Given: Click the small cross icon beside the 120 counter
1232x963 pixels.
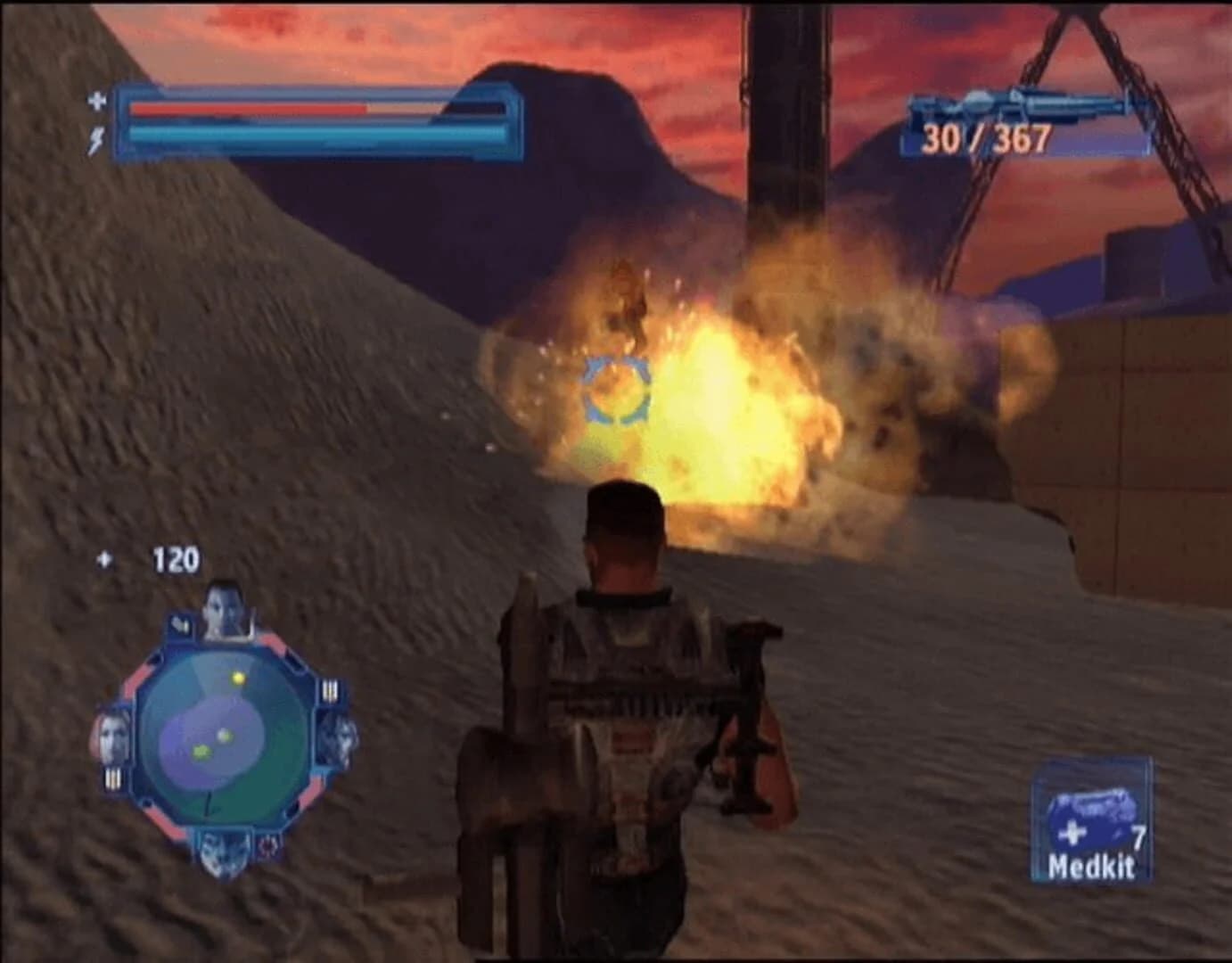Looking at the screenshot, I should pyautogui.click(x=104, y=558).
